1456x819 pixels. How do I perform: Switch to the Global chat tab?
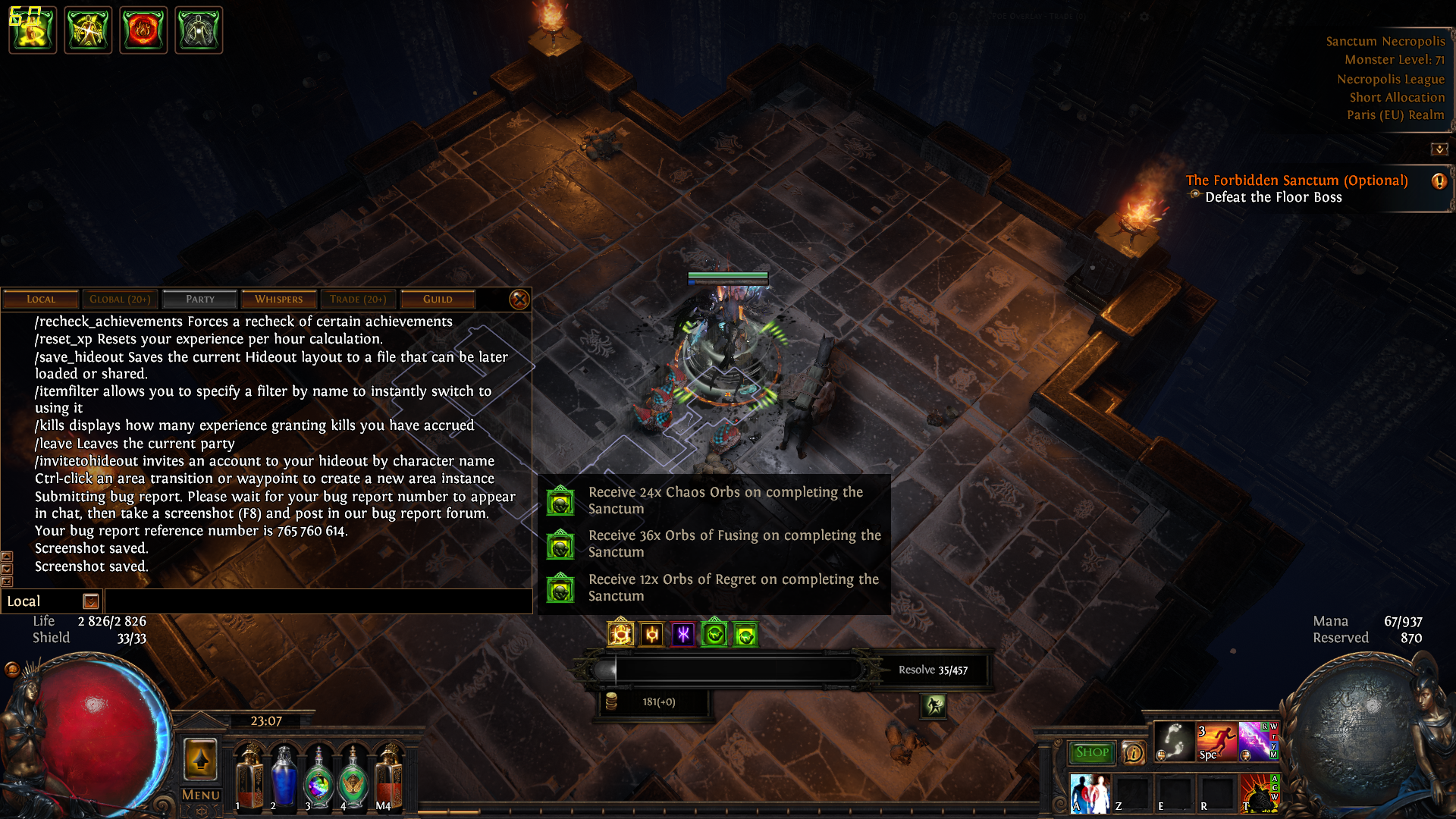tap(120, 300)
